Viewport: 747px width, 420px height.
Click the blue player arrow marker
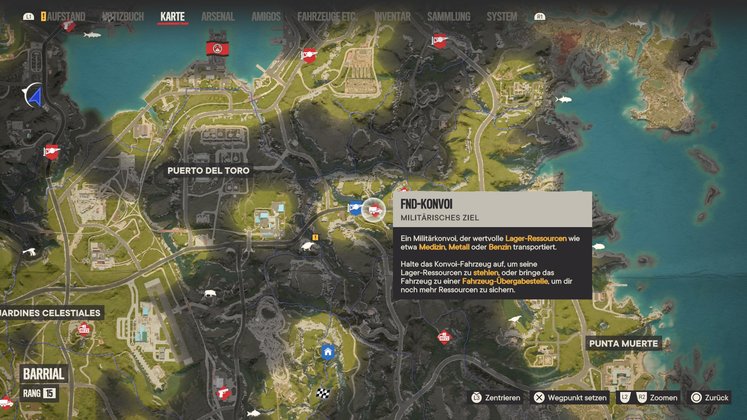(34, 97)
